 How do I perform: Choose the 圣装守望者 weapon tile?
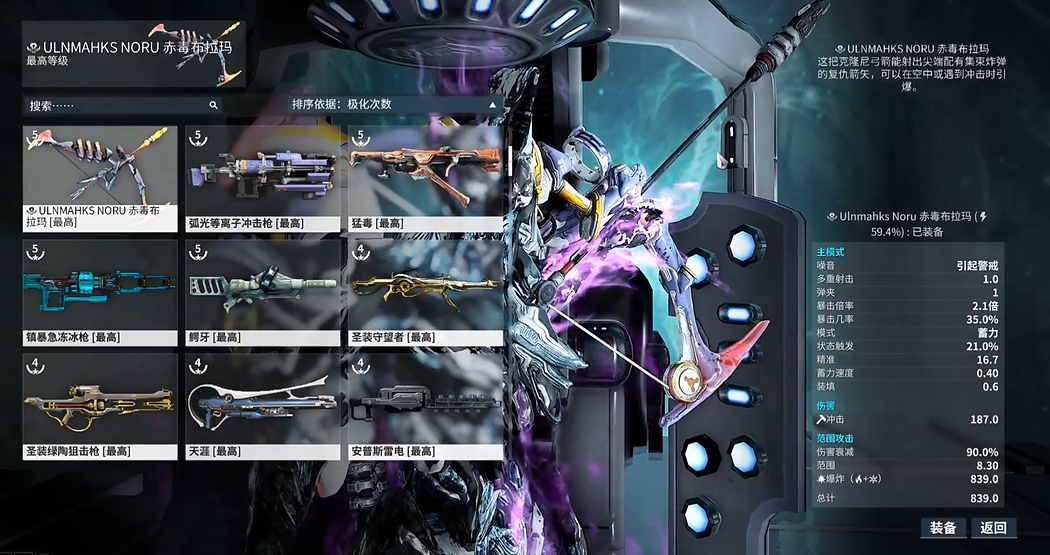pyautogui.click(x=425, y=290)
